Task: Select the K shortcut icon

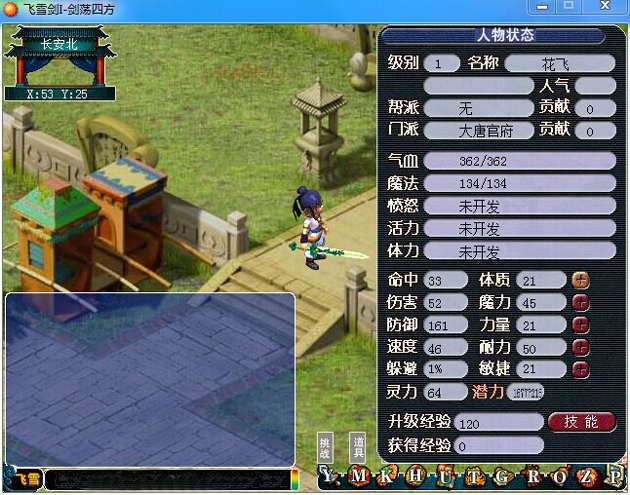Action: click(x=387, y=476)
